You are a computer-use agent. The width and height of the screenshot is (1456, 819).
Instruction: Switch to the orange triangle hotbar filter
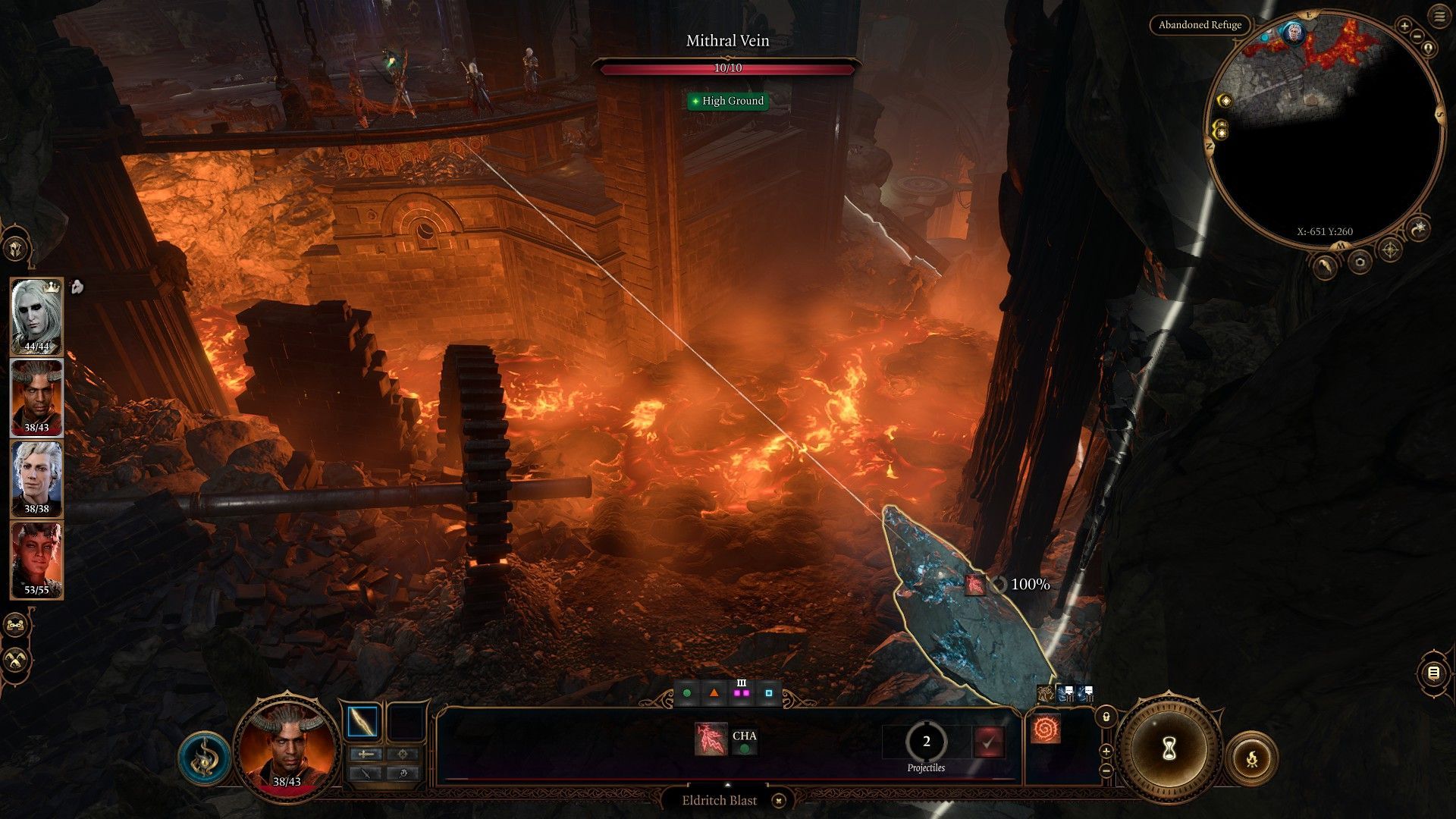coord(714,693)
